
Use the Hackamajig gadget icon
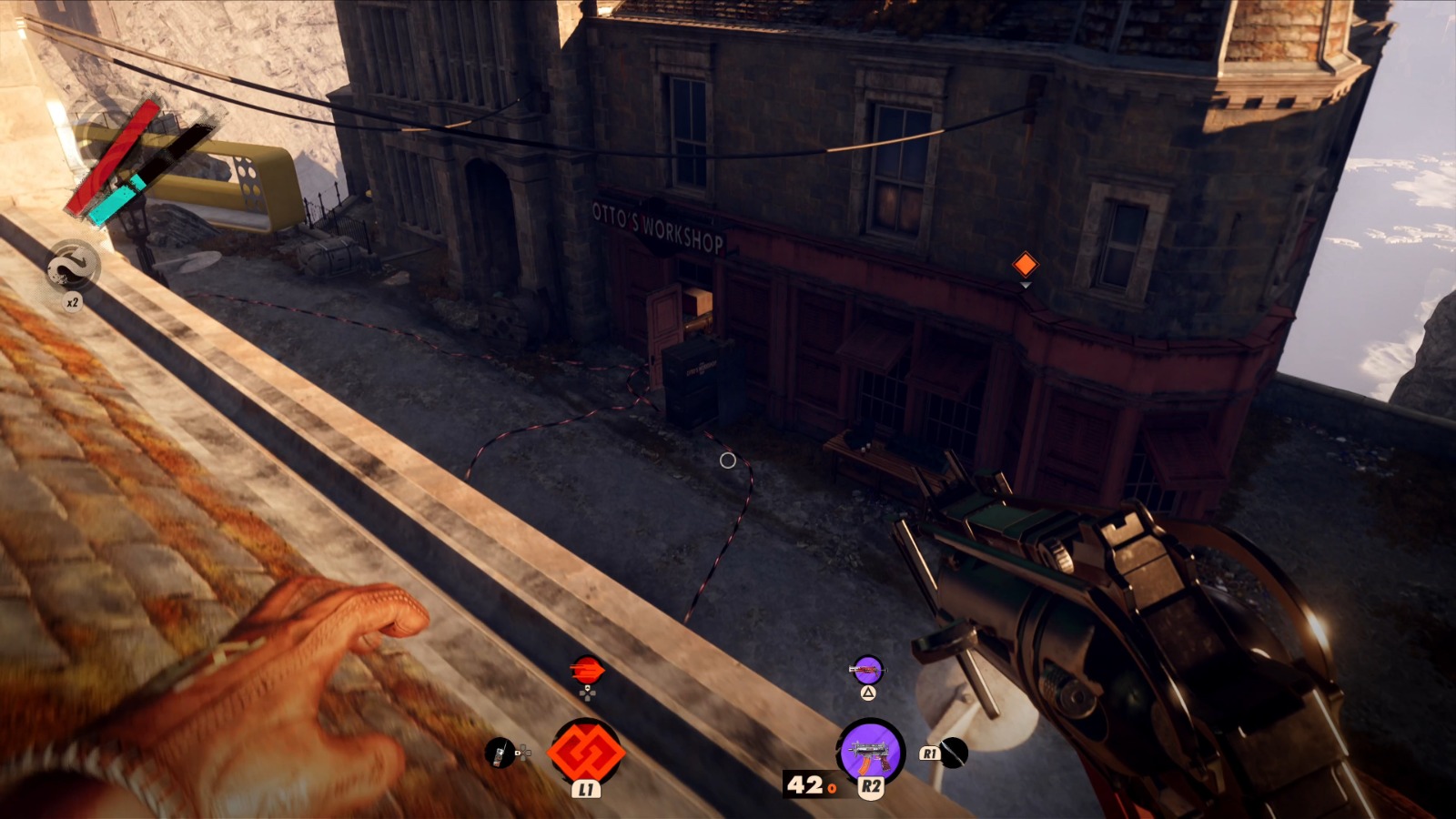(x=500, y=753)
